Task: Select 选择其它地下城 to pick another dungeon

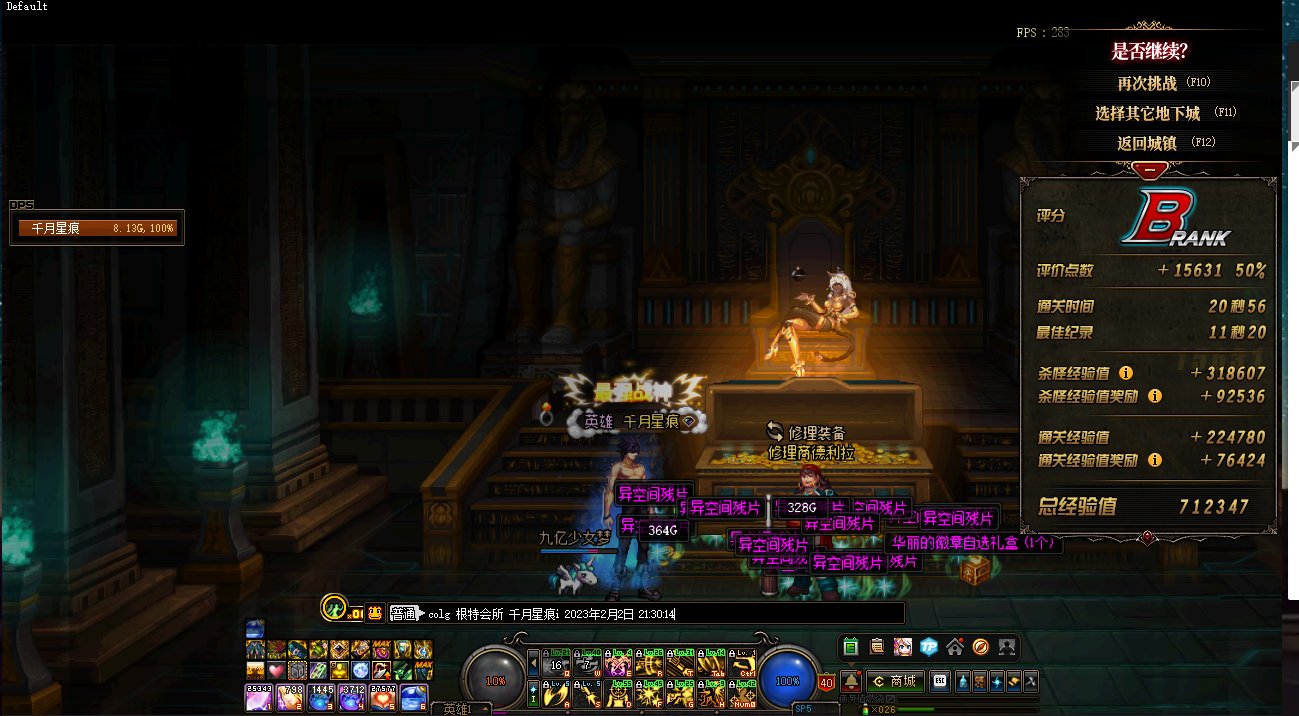Action: pos(1147,113)
